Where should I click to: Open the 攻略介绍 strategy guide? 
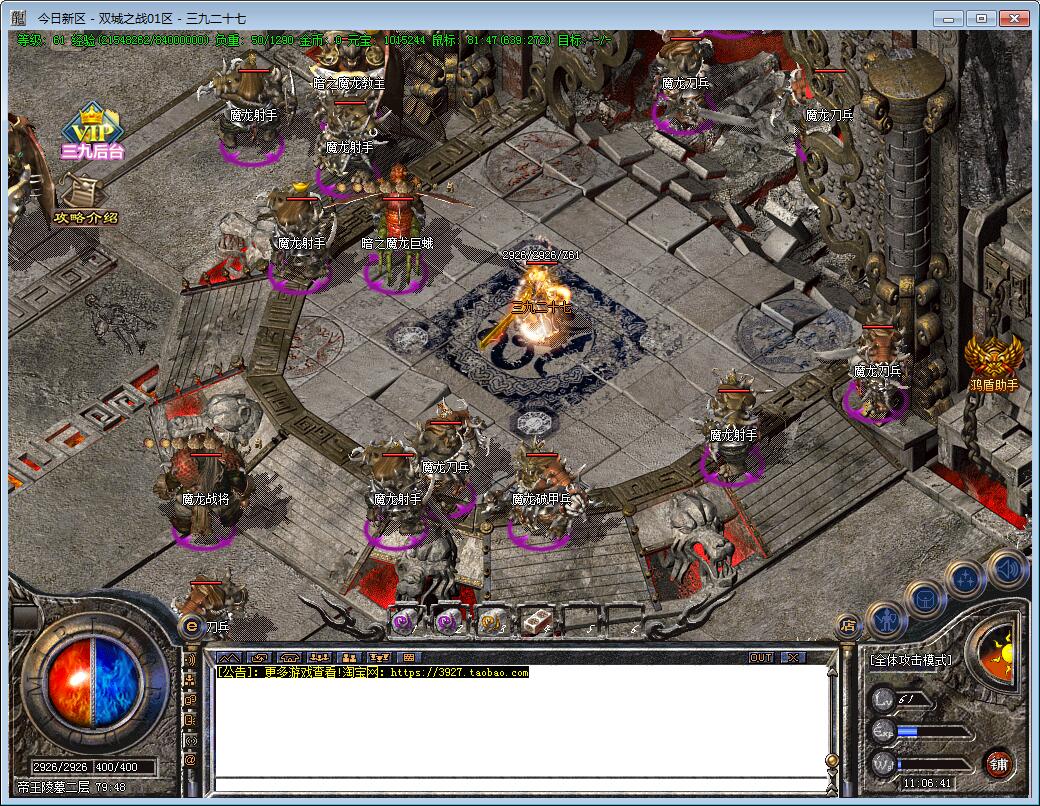pyautogui.click(x=84, y=203)
